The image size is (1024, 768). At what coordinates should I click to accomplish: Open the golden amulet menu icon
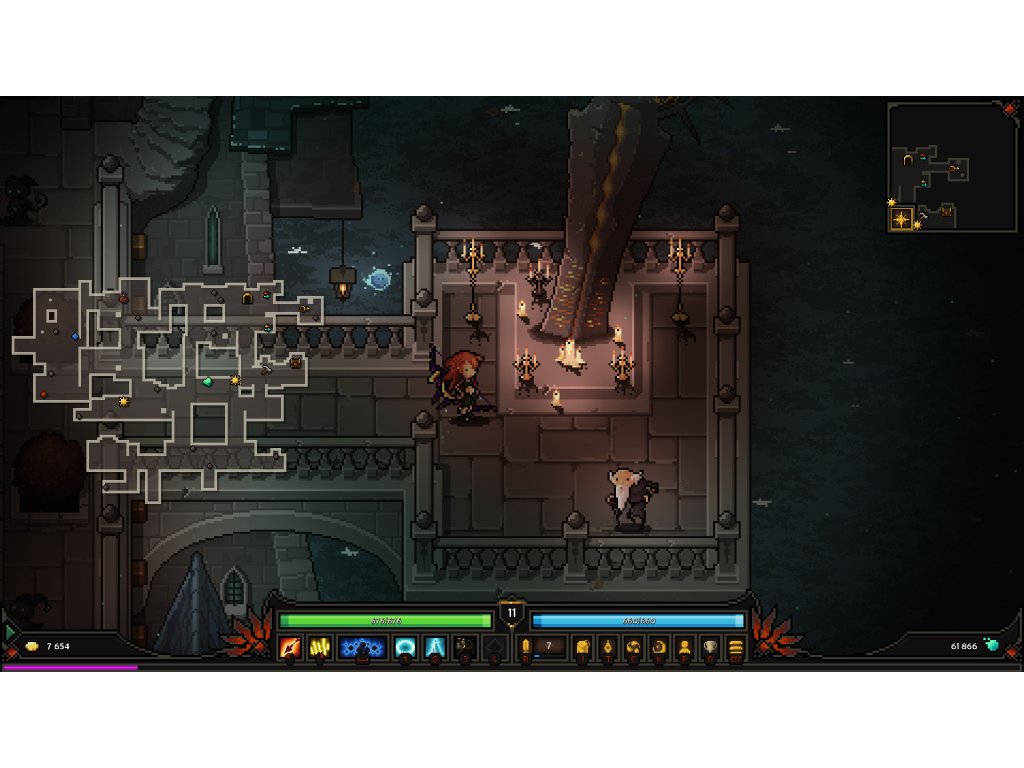[x=608, y=647]
